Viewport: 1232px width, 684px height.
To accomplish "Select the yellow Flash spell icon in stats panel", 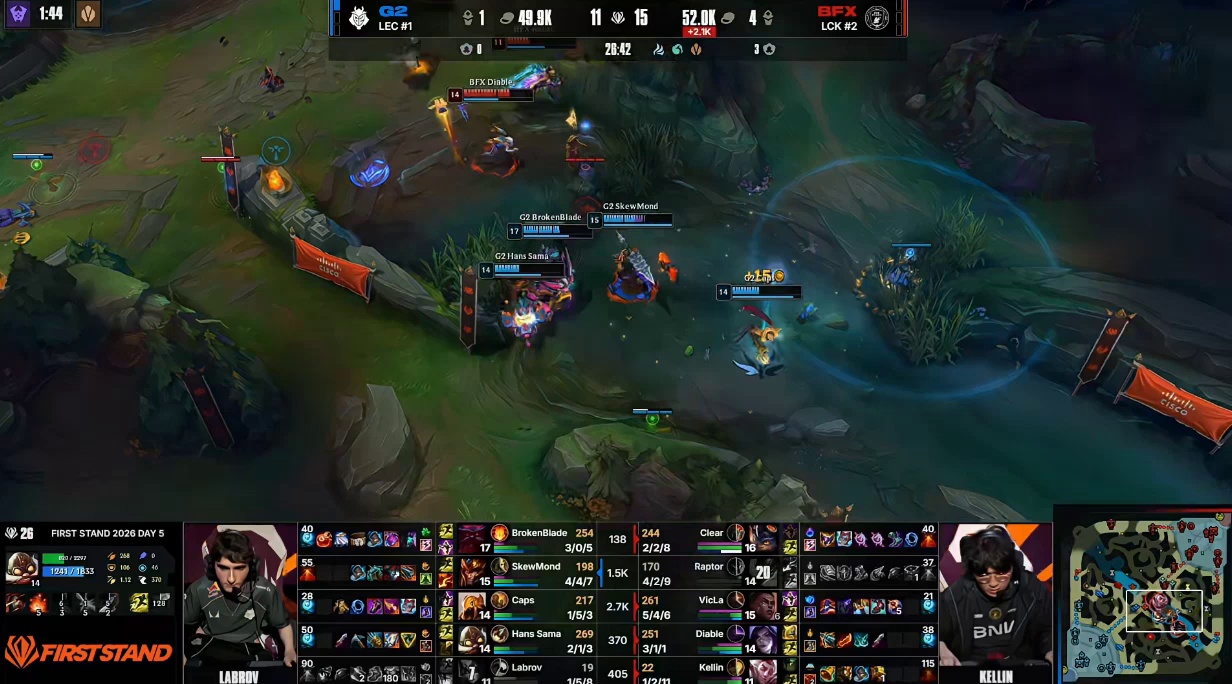I will coord(140,602).
